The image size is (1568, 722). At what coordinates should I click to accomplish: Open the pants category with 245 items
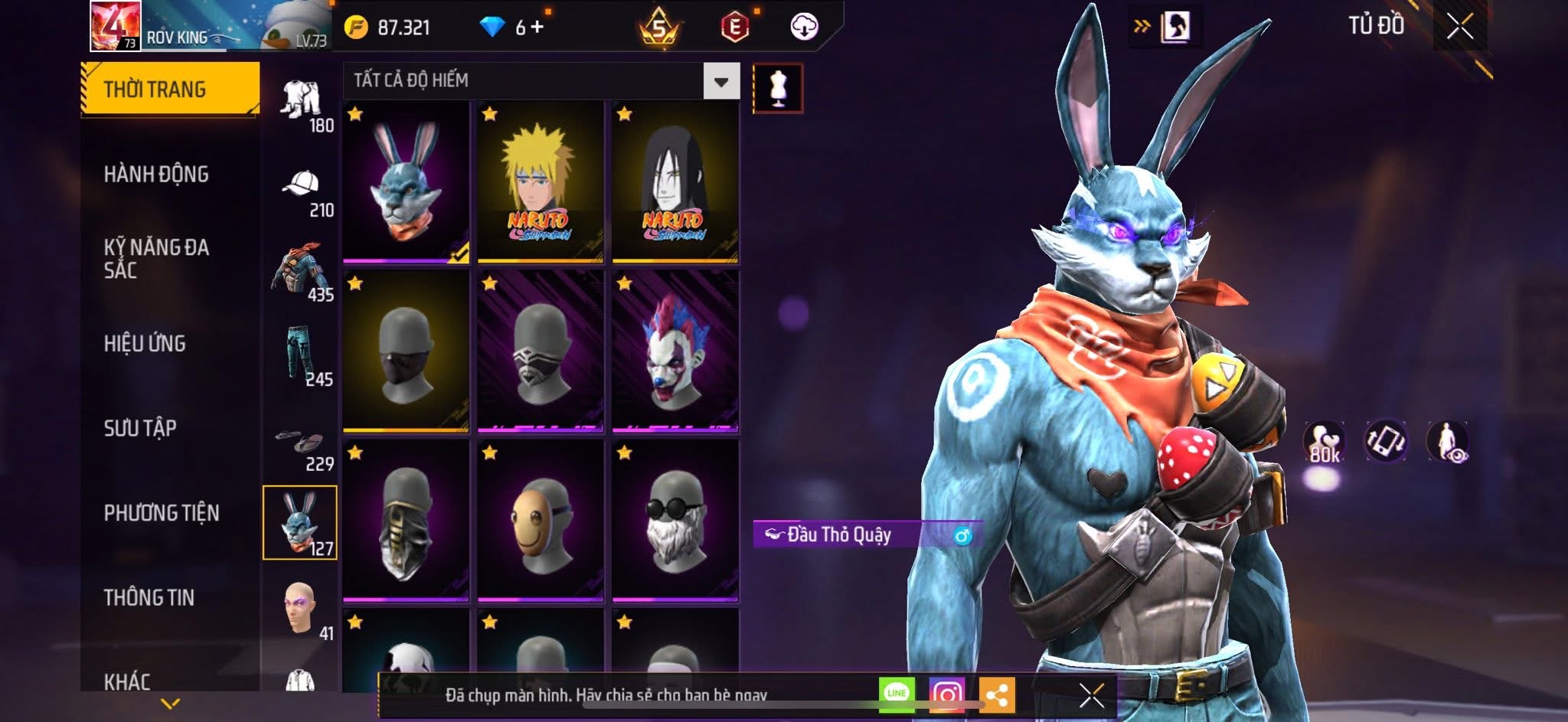point(301,355)
